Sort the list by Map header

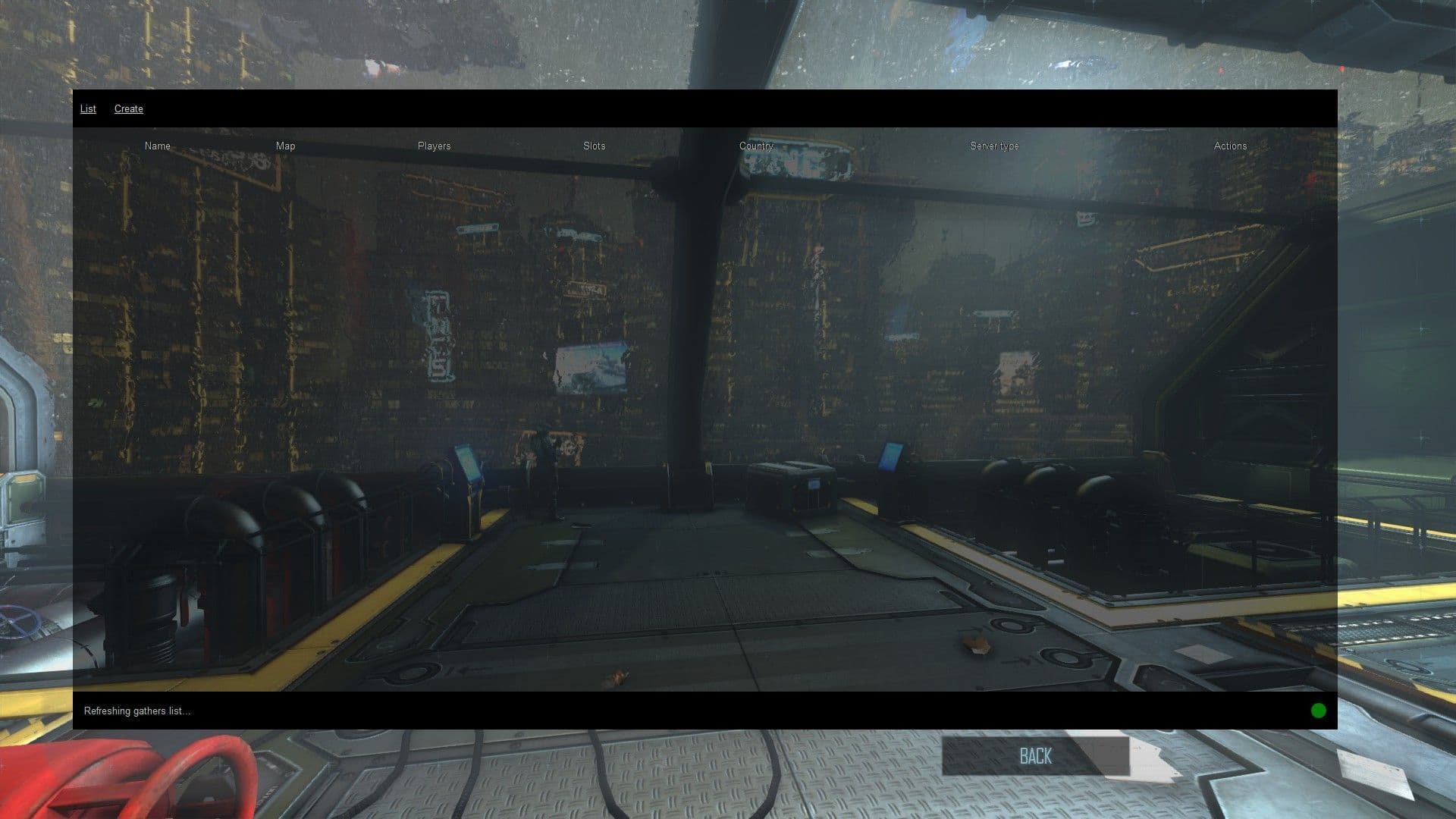click(286, 146)
